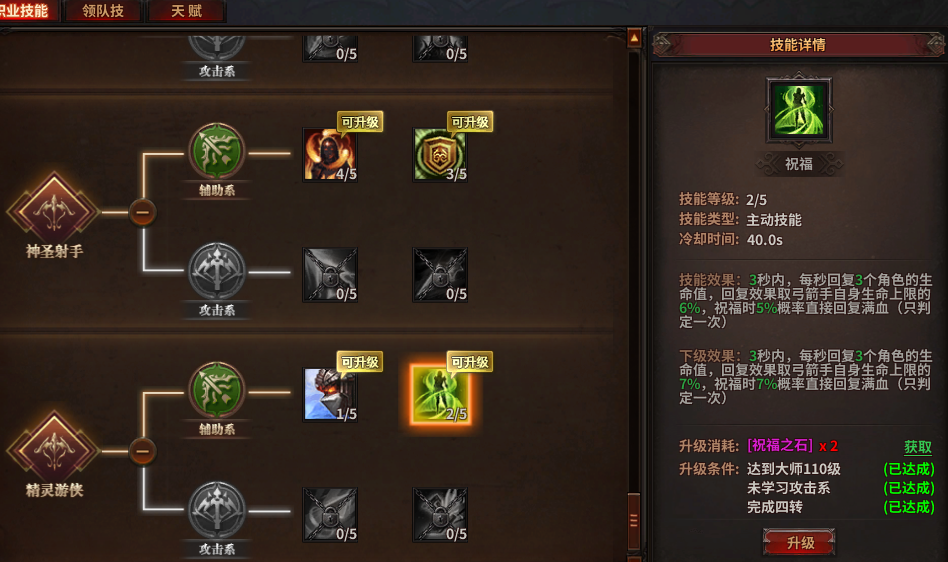Select the 神圣射手 class emblem
This screenshot has height=562, width=948.
[54, 210]
